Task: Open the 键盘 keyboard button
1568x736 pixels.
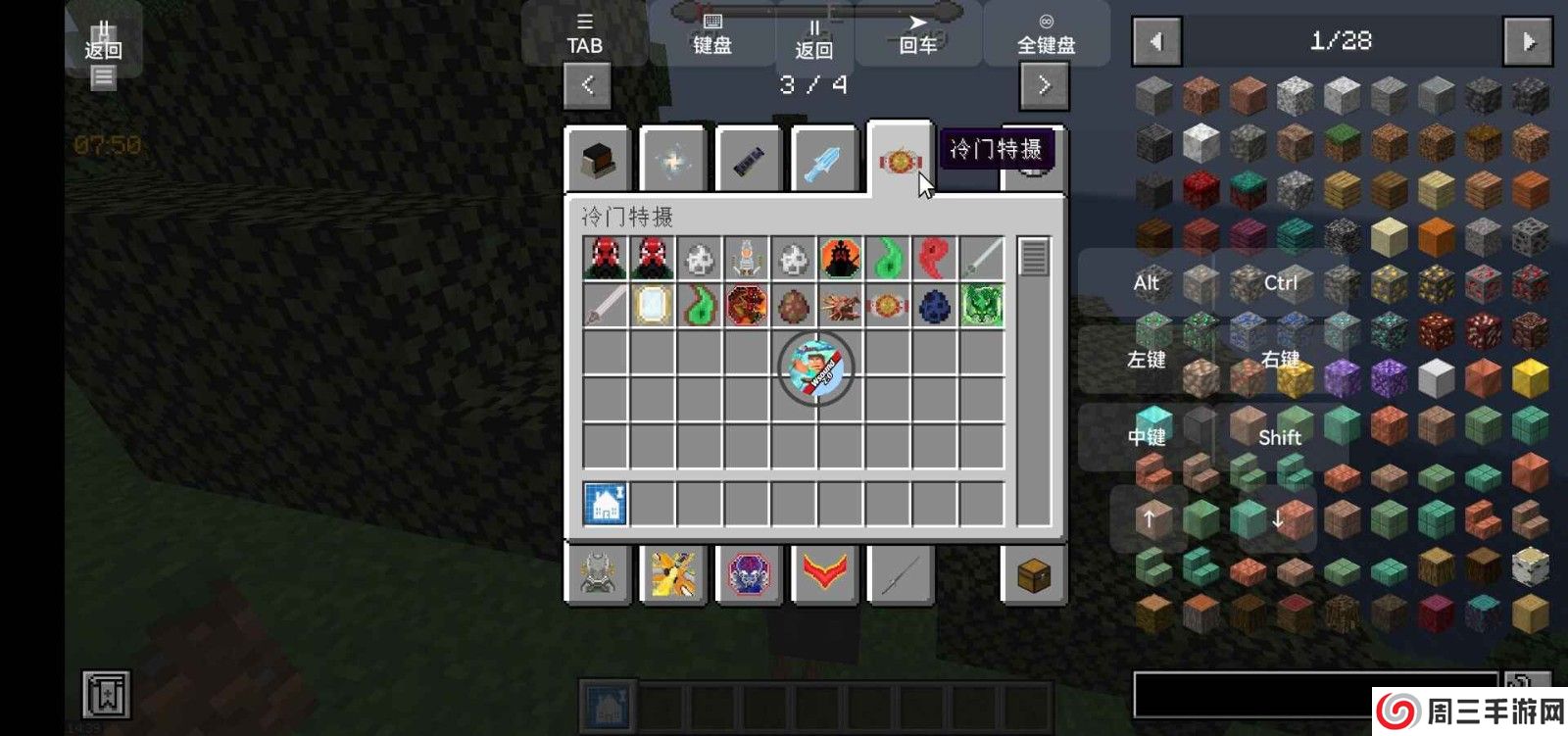Action: pyautogui.click(x=712, y=34)
